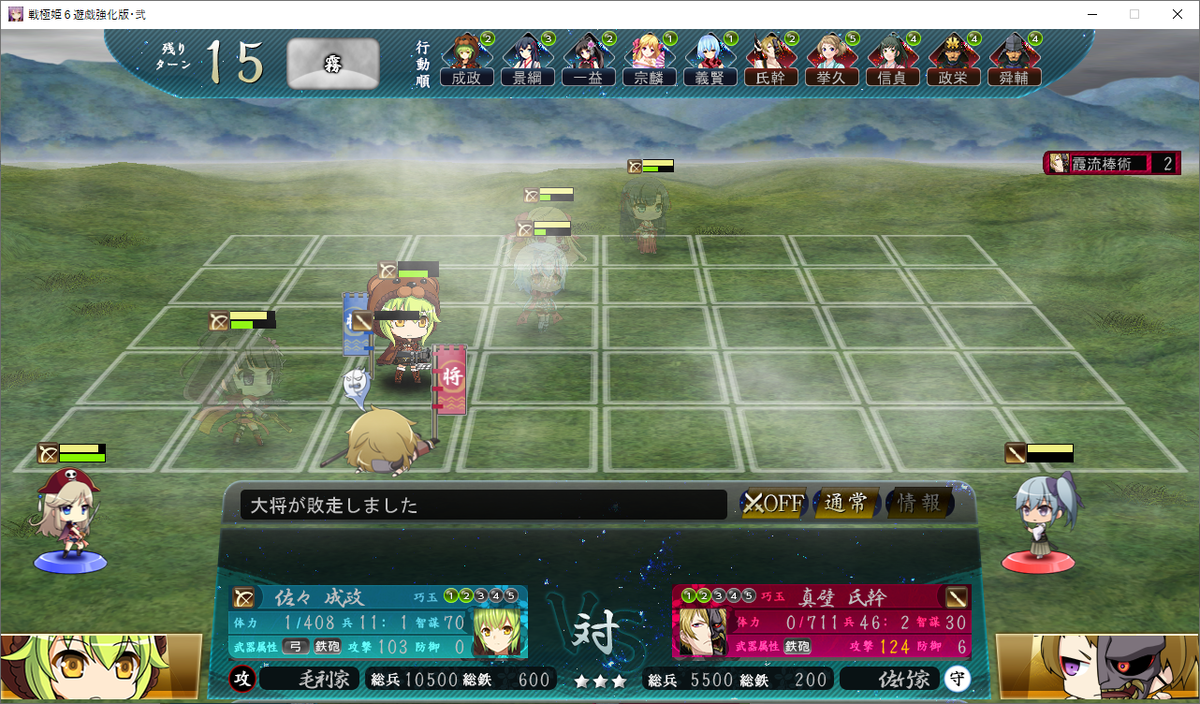Choose 挙久 in the turn order

pyautogui.click(x=832, y=61)
